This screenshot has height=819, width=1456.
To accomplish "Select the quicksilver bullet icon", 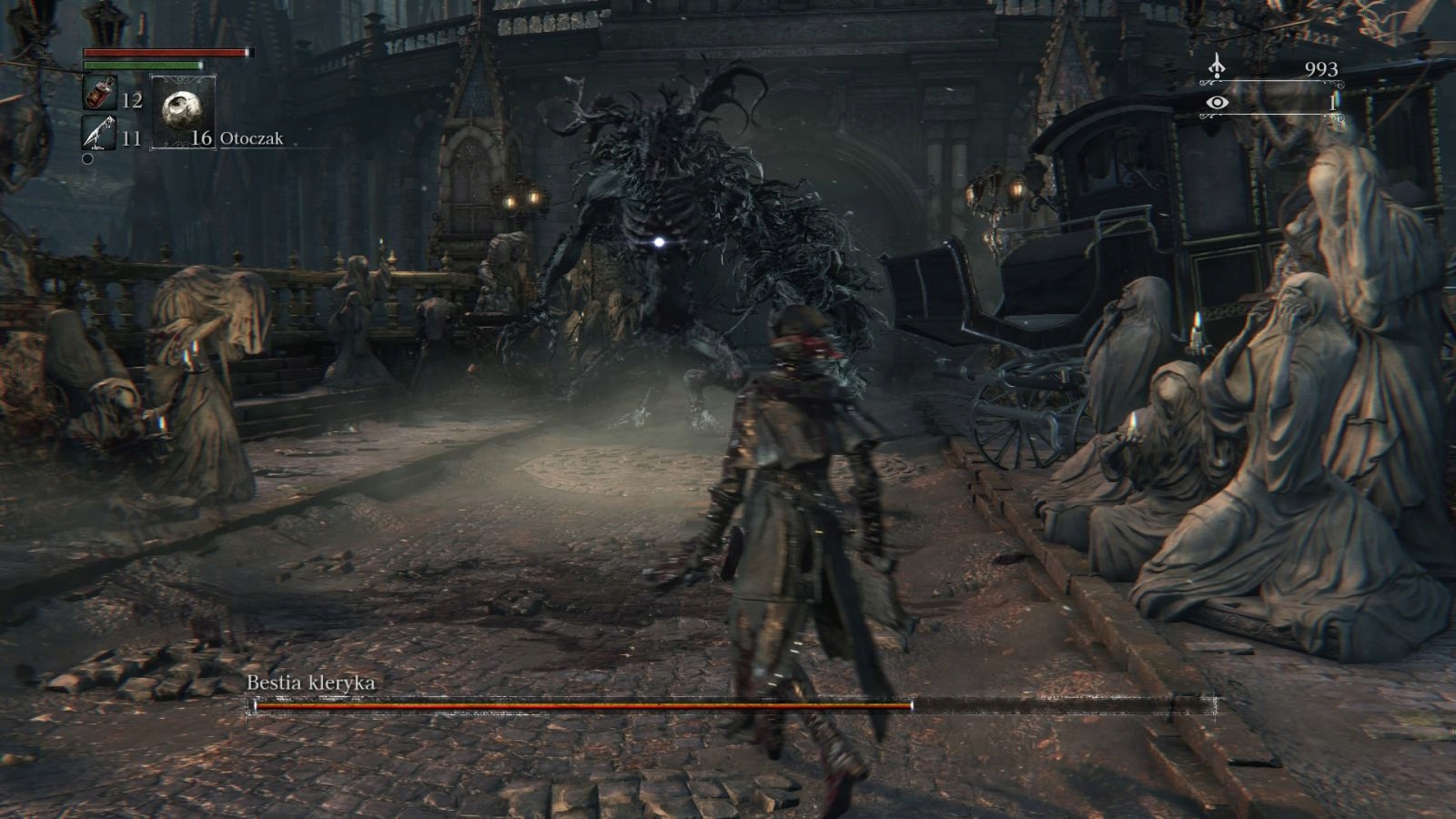I will click(x=98, y=134).
